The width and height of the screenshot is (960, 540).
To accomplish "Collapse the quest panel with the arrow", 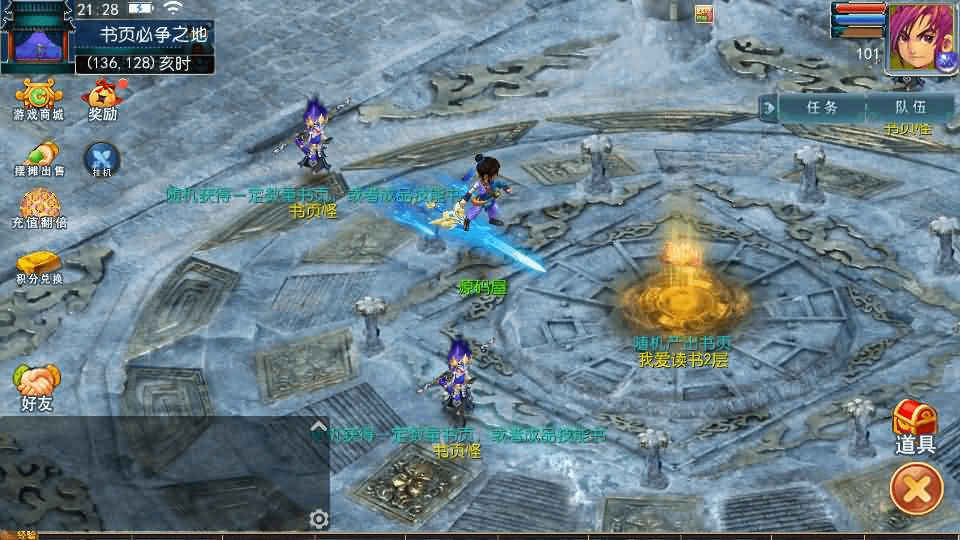I will 768,107.
